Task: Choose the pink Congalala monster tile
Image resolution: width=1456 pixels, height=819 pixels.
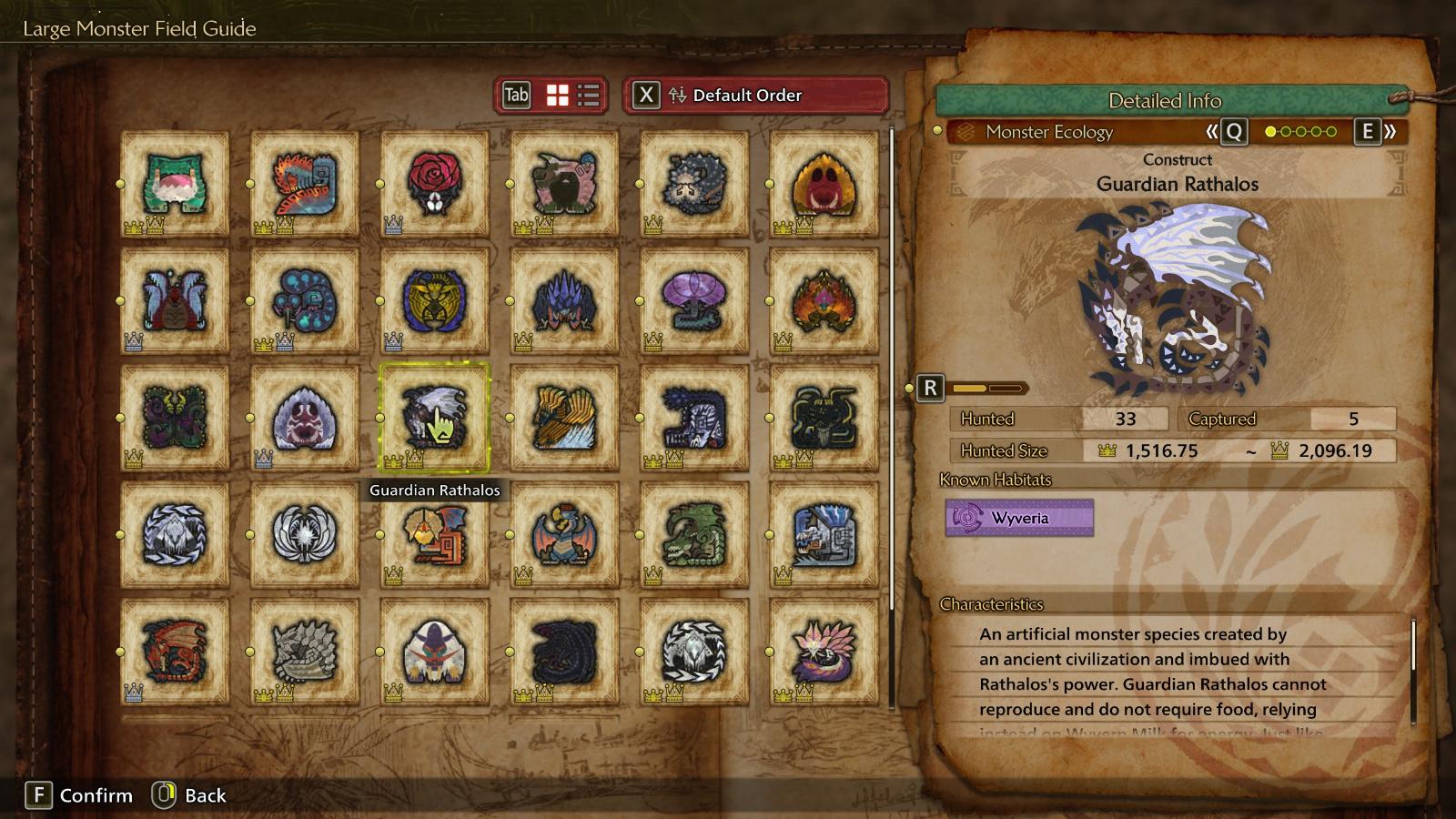Action: 564,183
